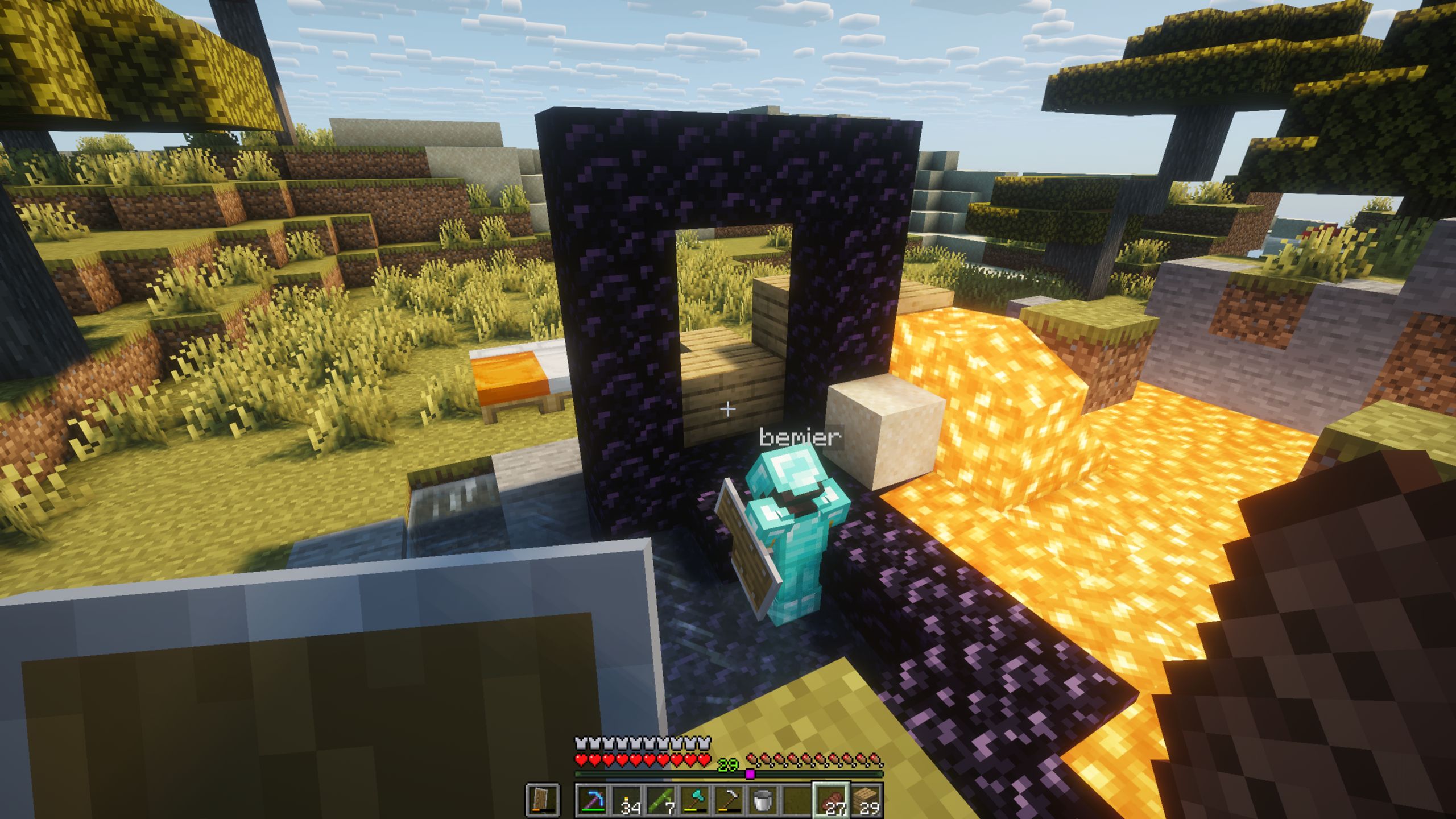The height and width of the screenshot is (819, 1456).
Task: Pick the diamond axe hotbar slot
Action: [x=695, y=800]
